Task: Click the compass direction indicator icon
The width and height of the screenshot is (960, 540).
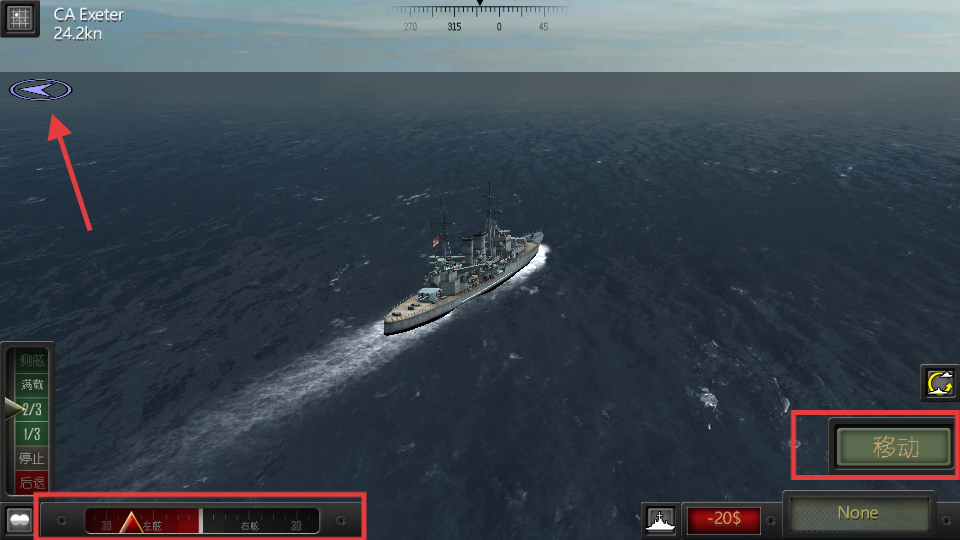Action: 41,90
